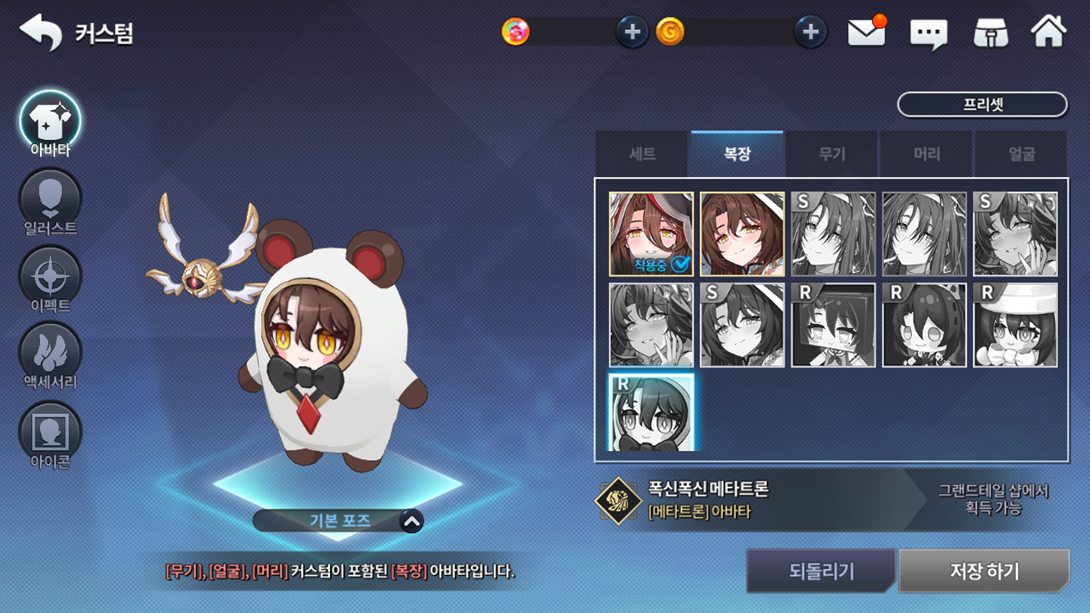
Task: Switch to the 무기 tab
Action: [x=832, y=154]
